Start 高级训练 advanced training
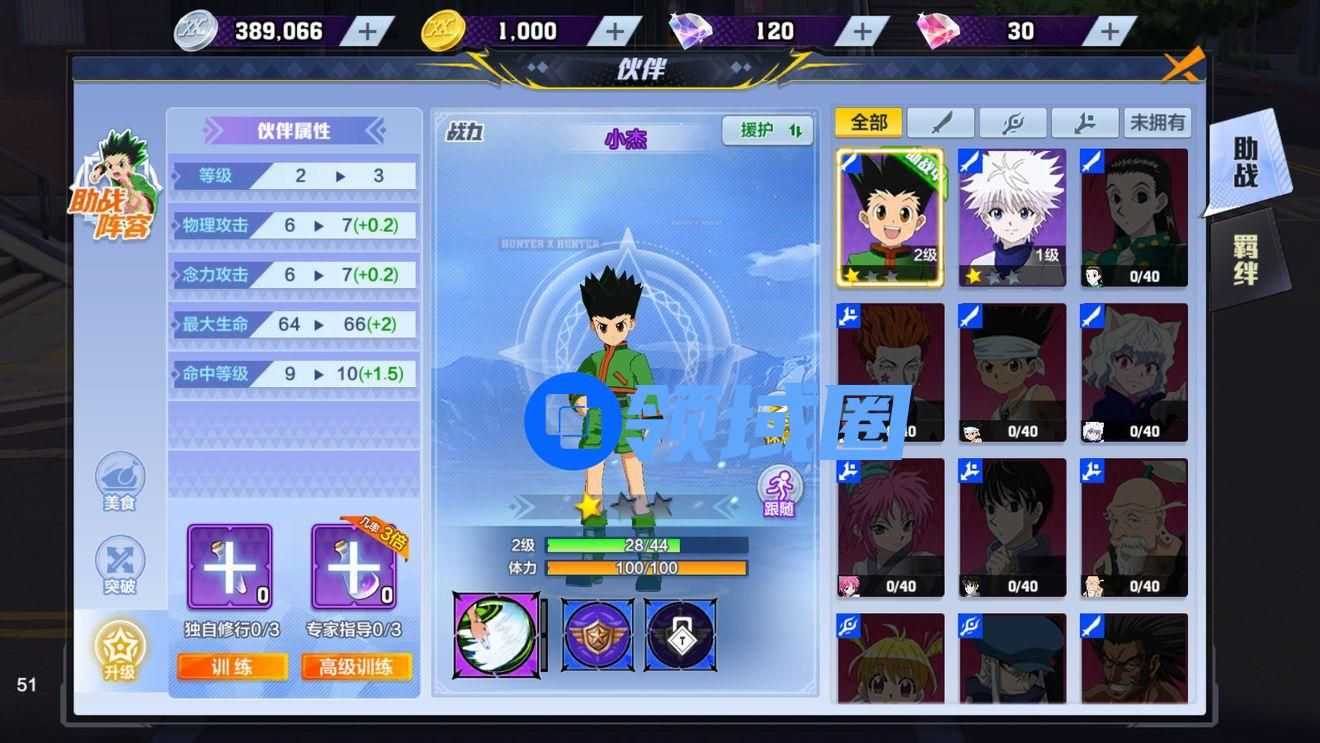 (x=355, y=667)
